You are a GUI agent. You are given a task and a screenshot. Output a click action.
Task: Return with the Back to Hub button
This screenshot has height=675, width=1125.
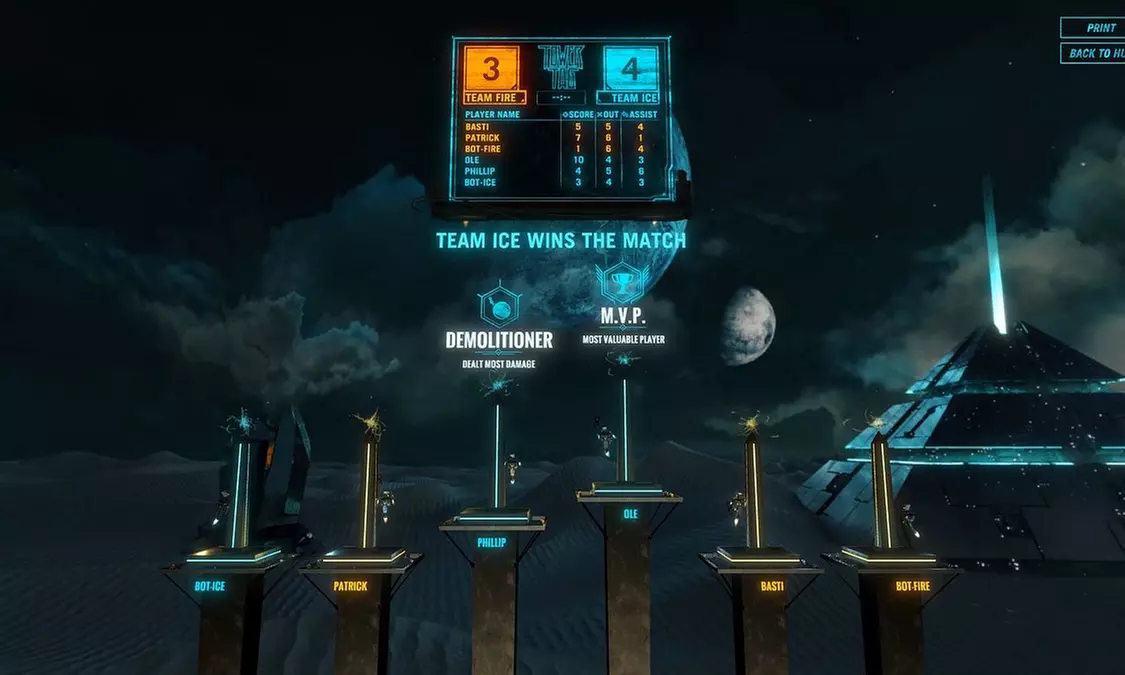[x=1096, y=53]
